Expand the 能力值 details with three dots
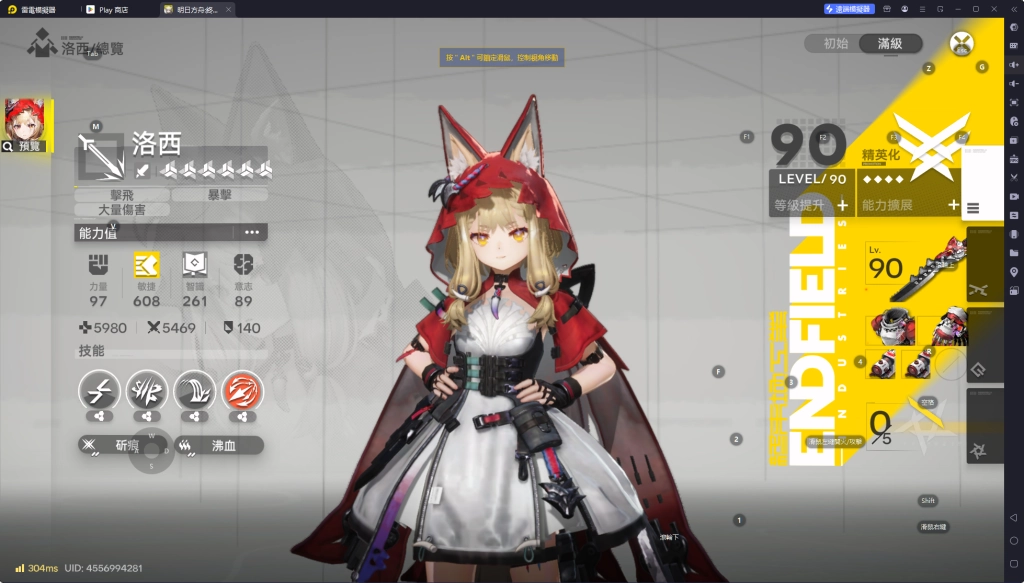 click(x=252, y=232)
